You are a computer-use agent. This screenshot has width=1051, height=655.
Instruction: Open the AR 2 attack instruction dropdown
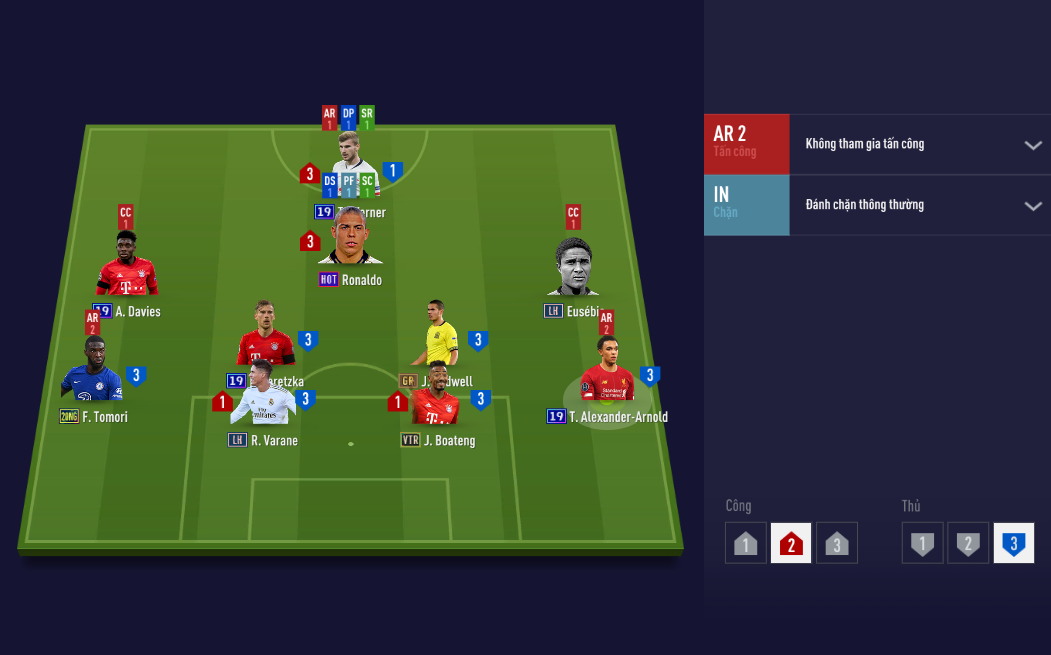(1032, 145)
